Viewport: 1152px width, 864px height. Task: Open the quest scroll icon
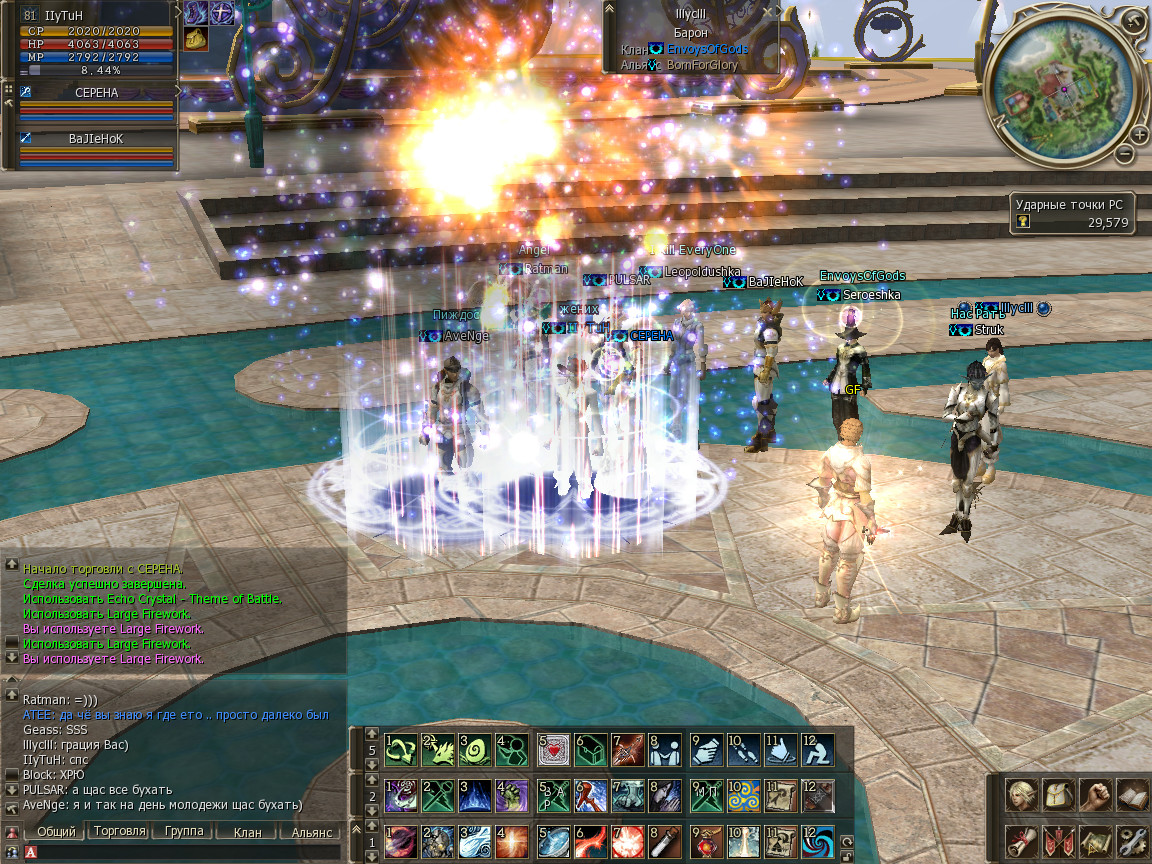click(1021, 840)
